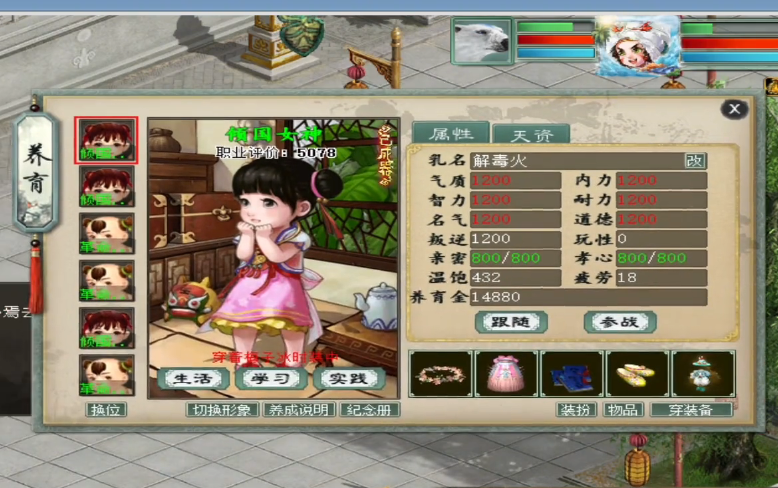The height and width of the screenshot is (488, 778).
Task: Activate the 切换形象 switch appearance button
Action: 222,409
